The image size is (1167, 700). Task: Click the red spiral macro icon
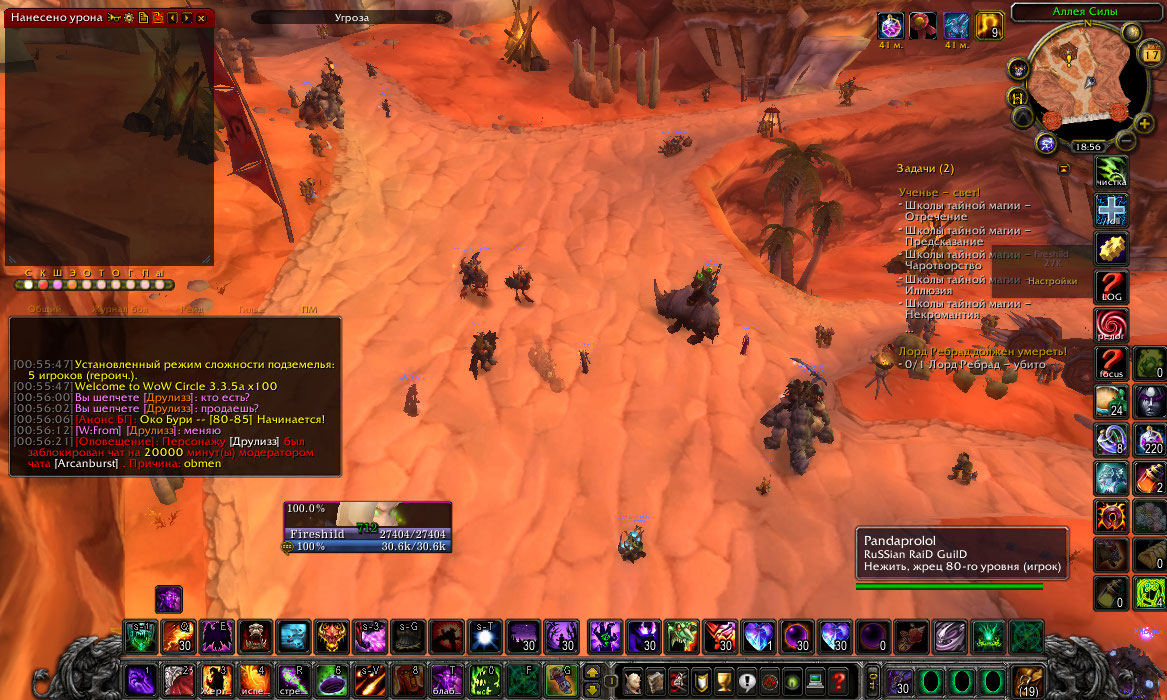[1111, 325]
